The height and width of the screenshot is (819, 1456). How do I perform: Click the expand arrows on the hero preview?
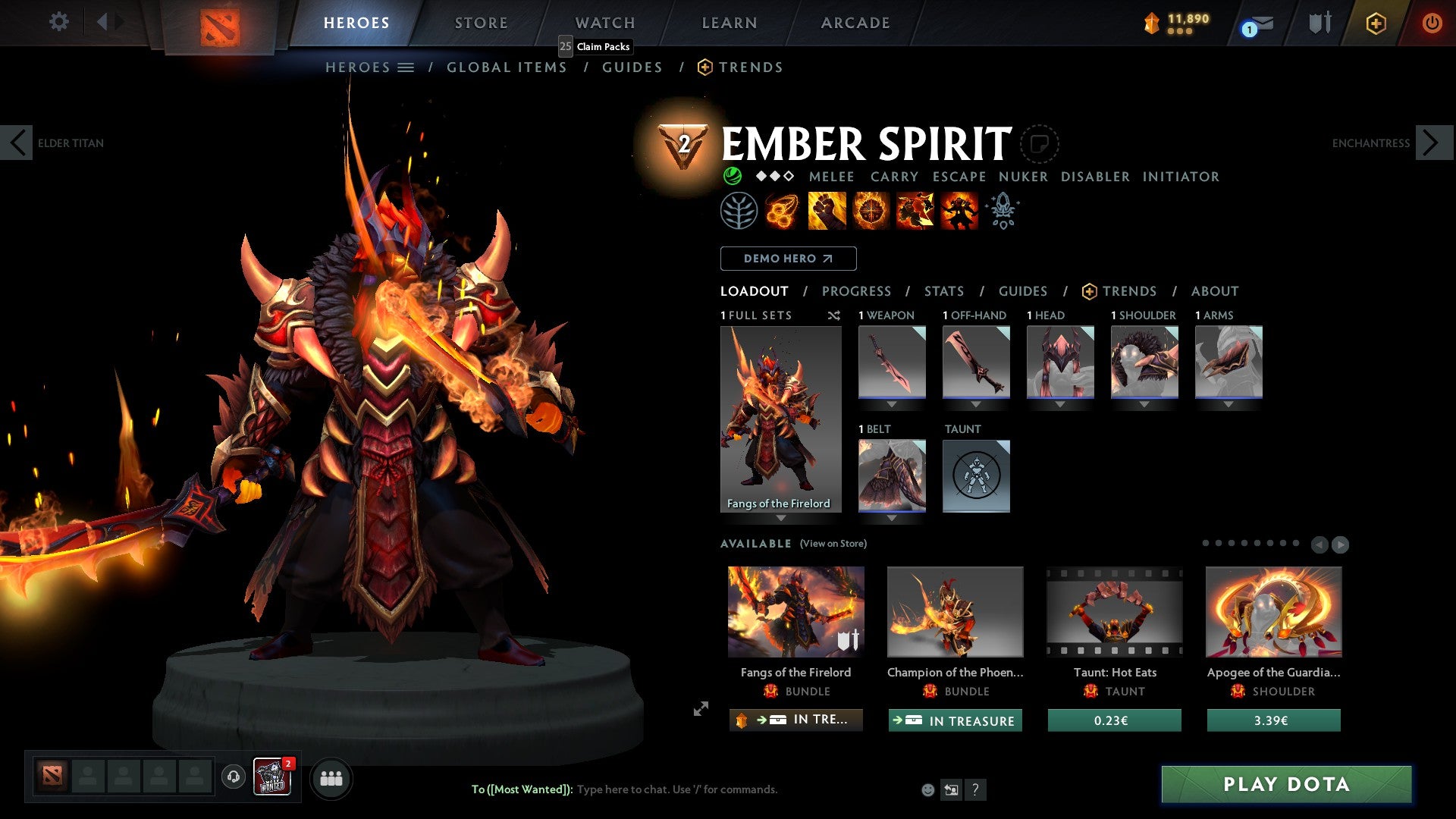click(x=701, y=709)
